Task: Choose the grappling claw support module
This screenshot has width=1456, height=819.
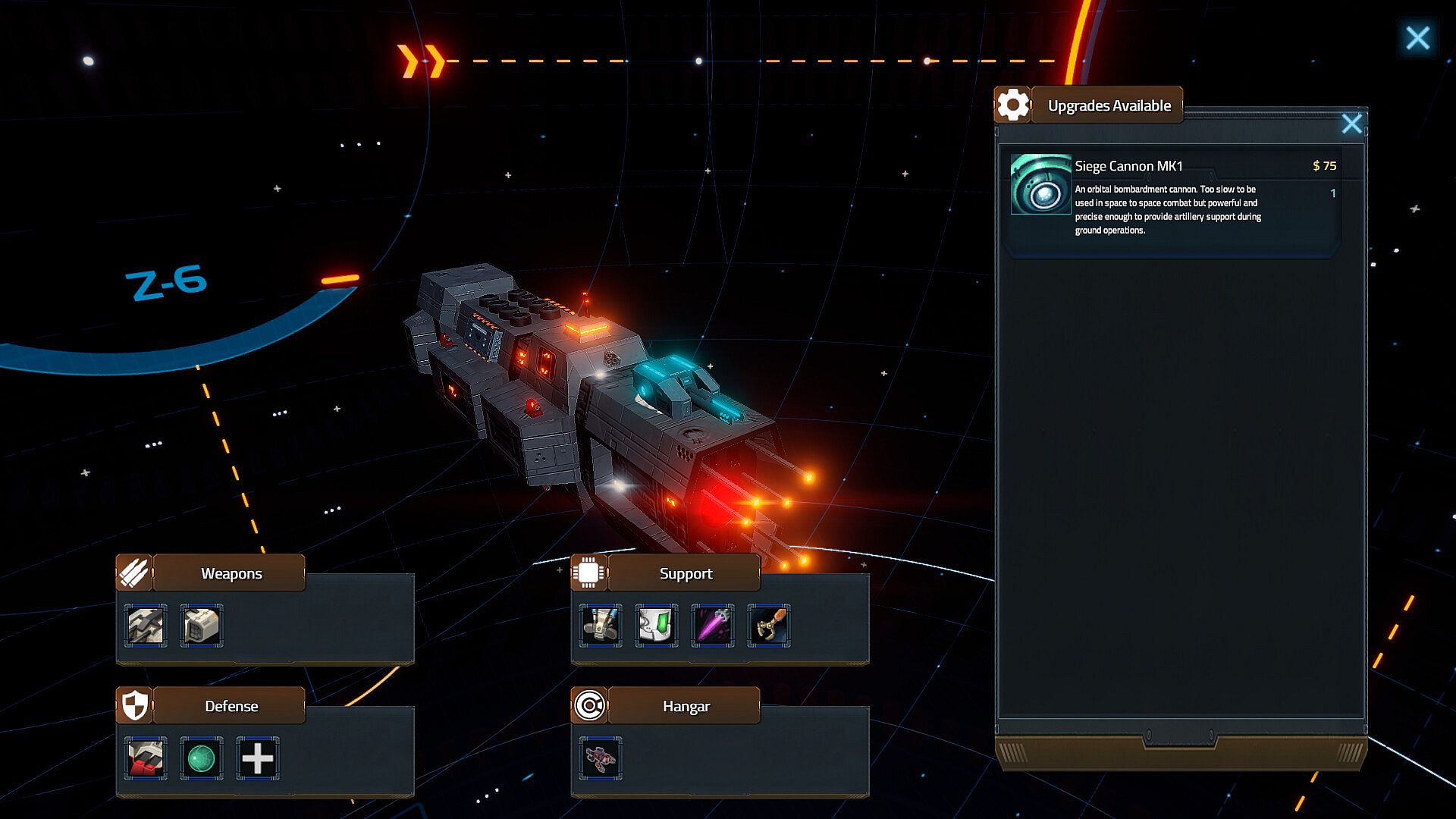Action: pos(769,626)
